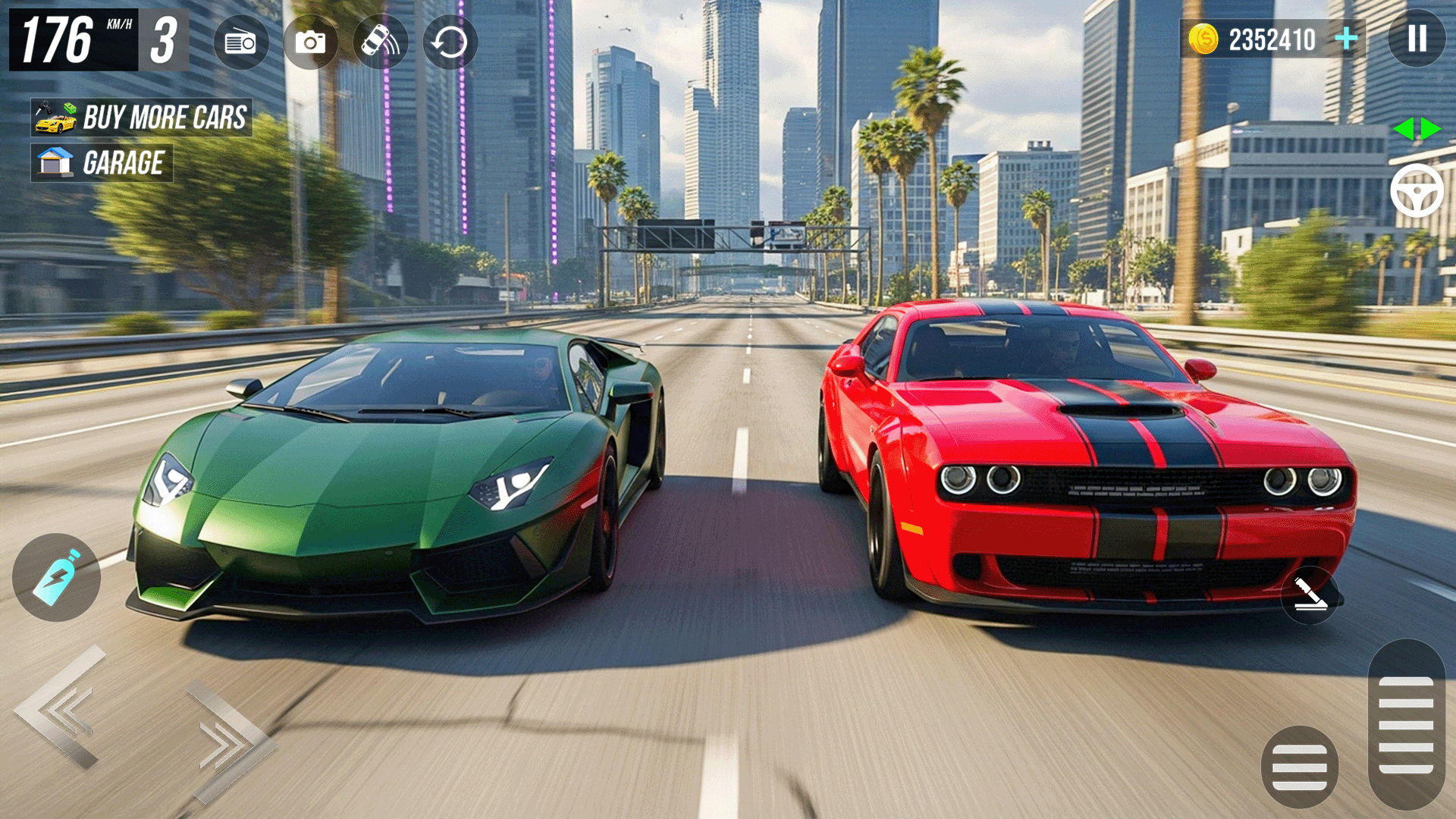The width and height of the screenshot is (1456, 819).
Task: Tap the camera view button
Action: [310, 42]
